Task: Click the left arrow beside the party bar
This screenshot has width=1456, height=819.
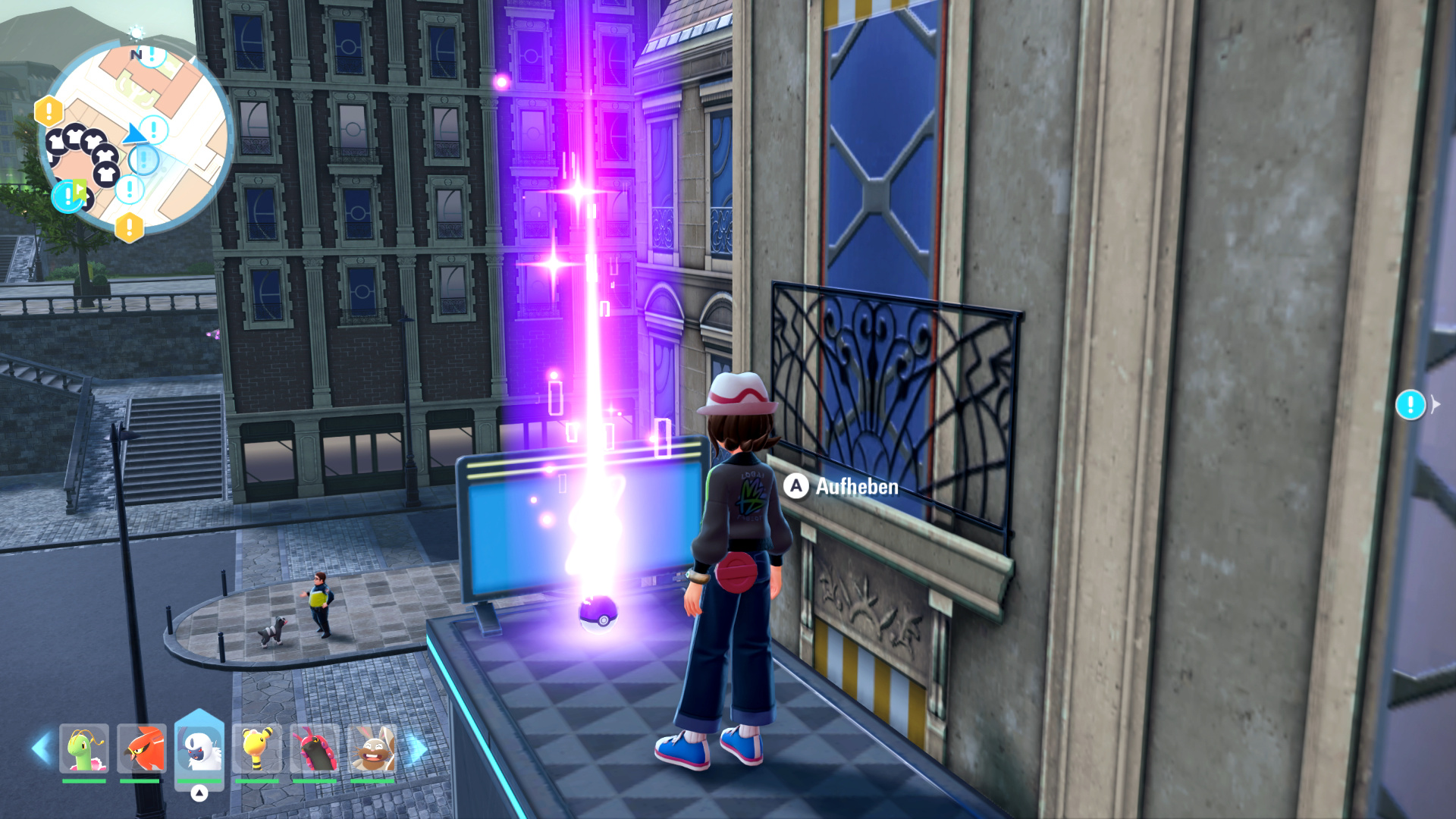Action: pyautogui.click(x=40, y=748)
